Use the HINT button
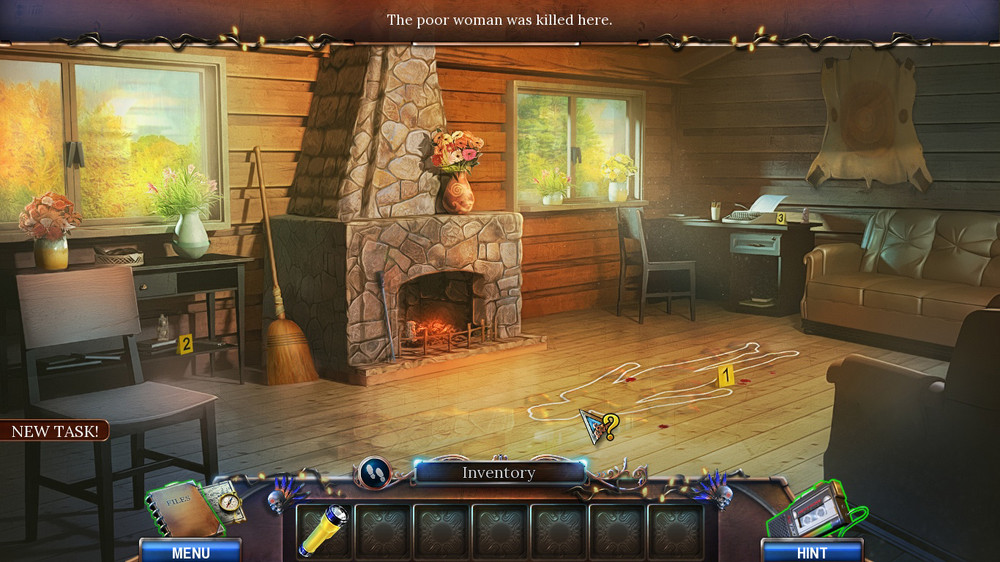Screen dimensions: 1000x562 coord(812,551)
